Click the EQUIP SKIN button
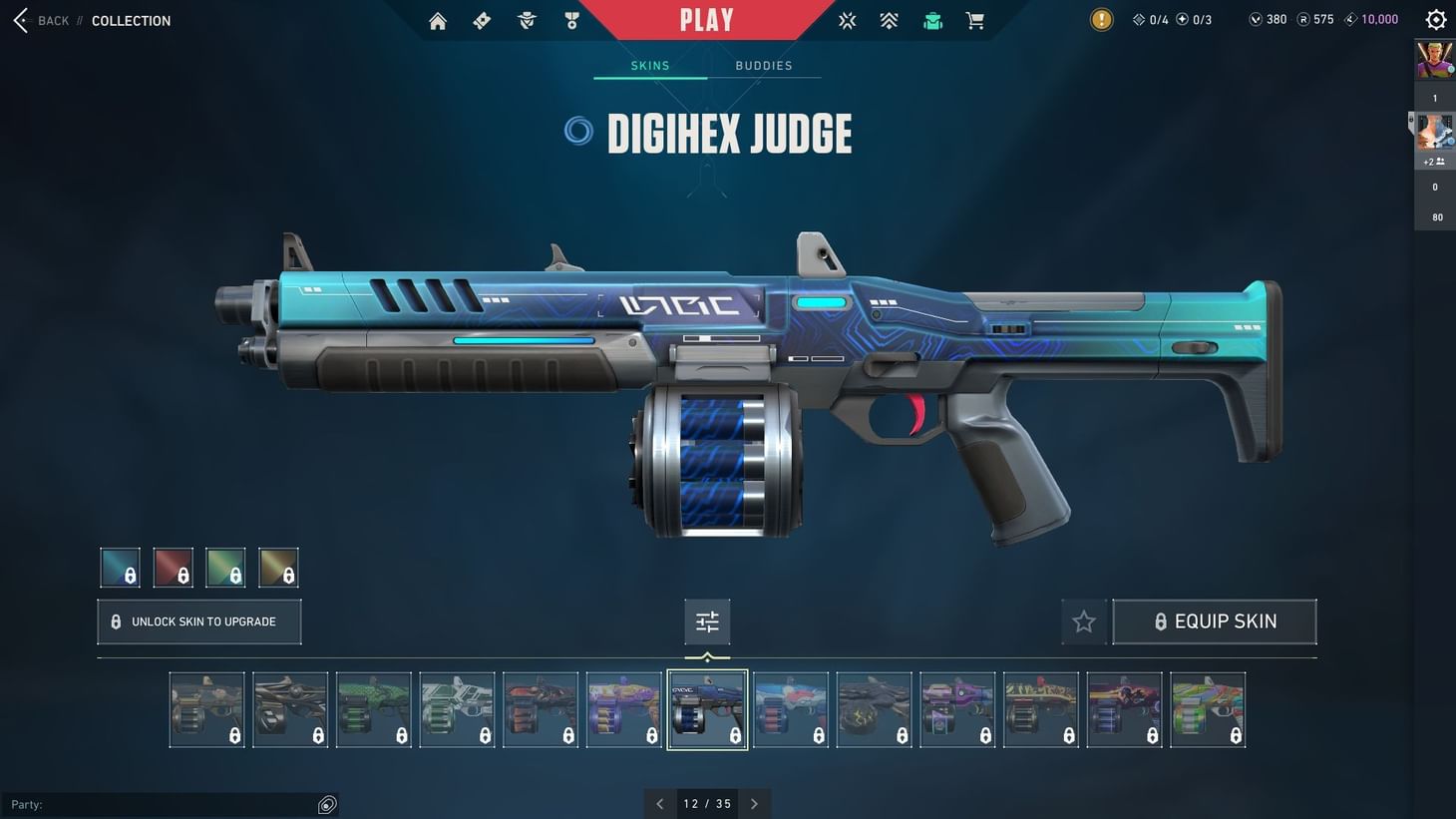 (x=1215, y=620)
